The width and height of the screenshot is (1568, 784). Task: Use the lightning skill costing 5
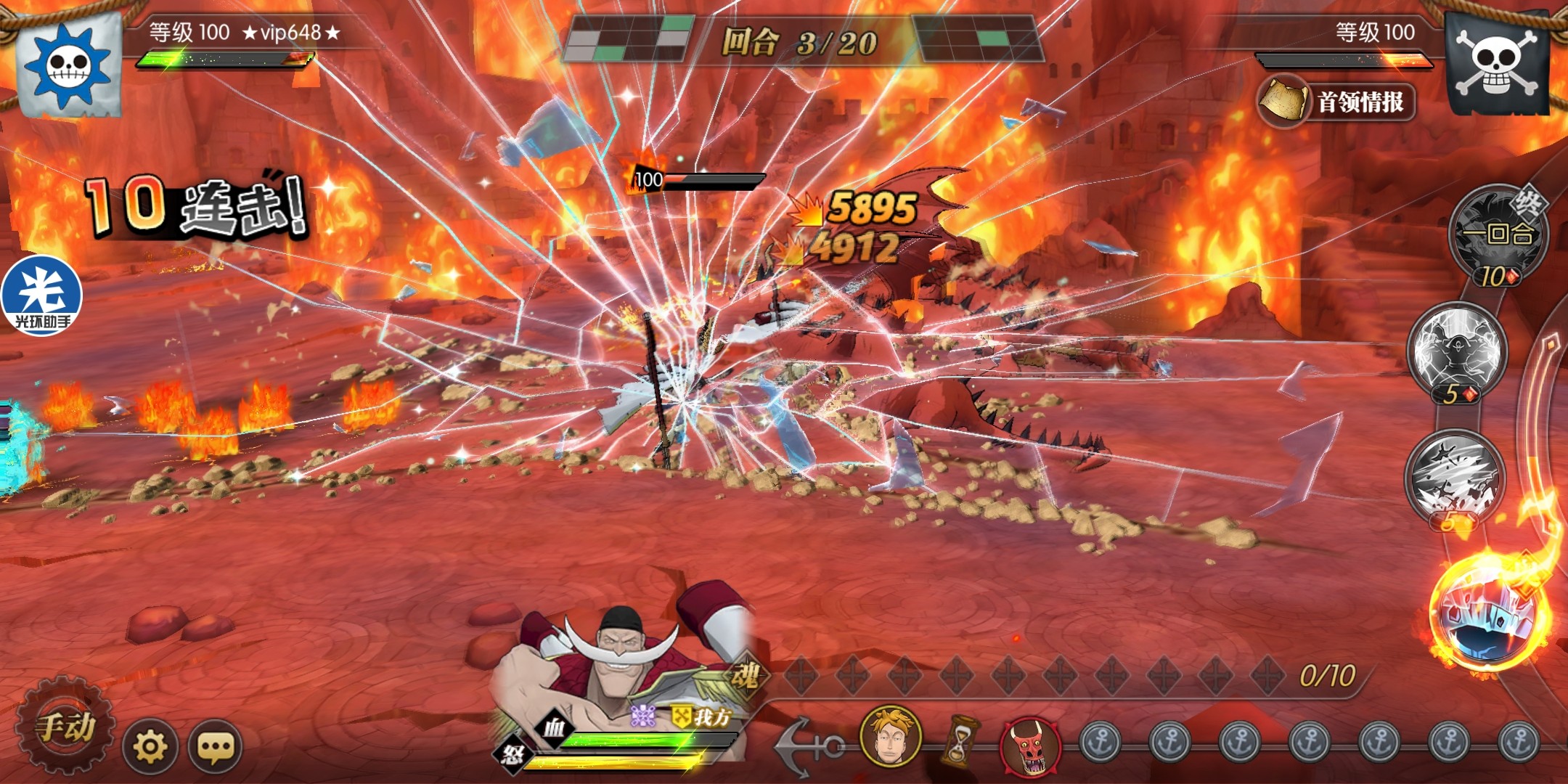click(x=1457, y=351)
